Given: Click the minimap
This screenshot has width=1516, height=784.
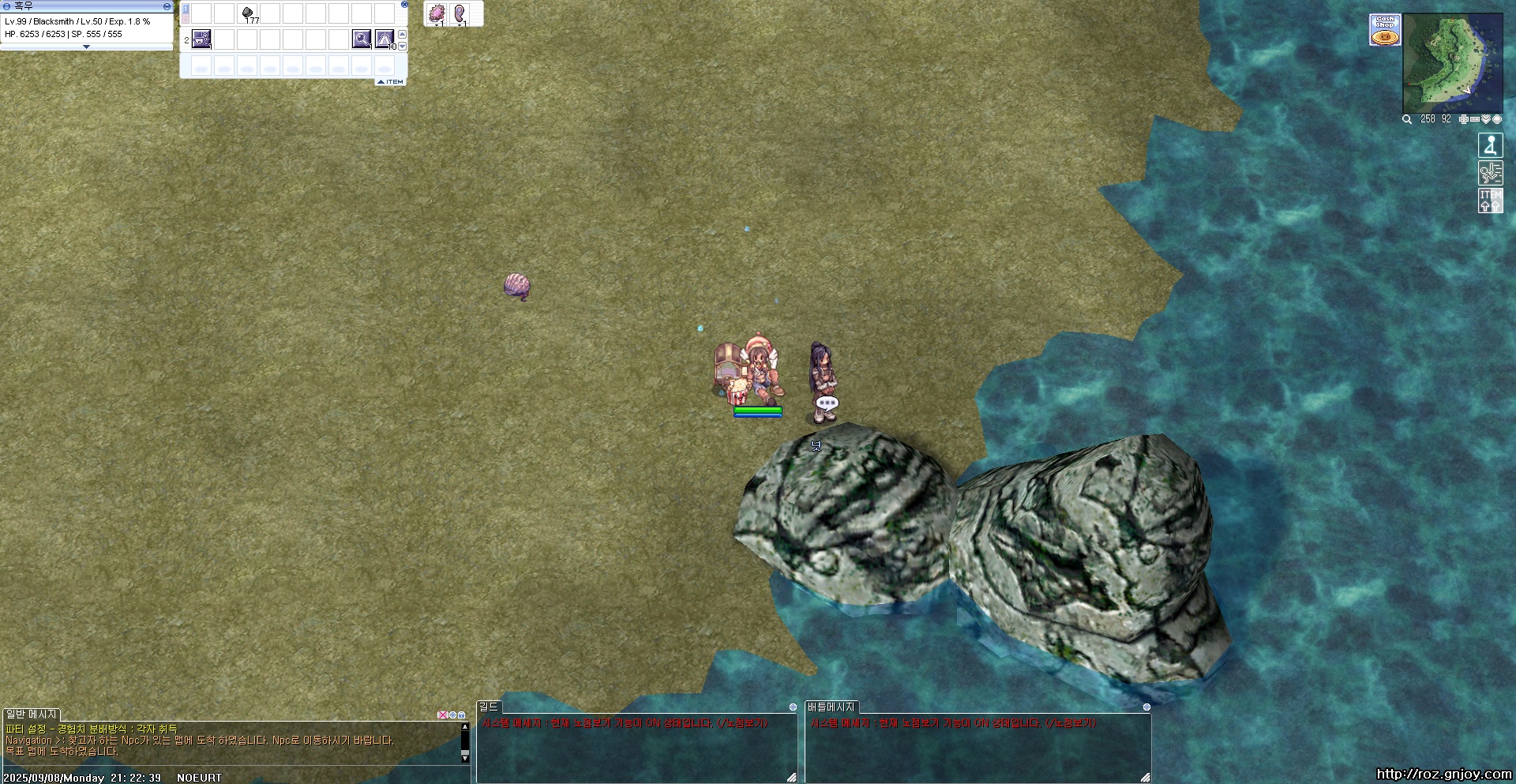Looking at the screenshot, I should (1452, 63).
